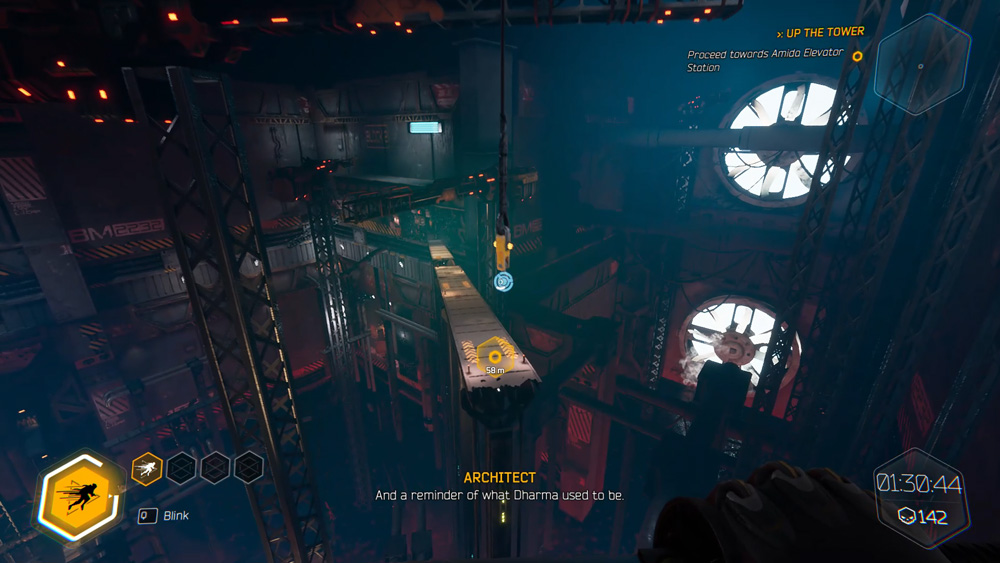Image resolution: width=1000 pixels, height=563 pixels.
Task: Open the Up The Tower objective tracker
Action: (824, 33)
